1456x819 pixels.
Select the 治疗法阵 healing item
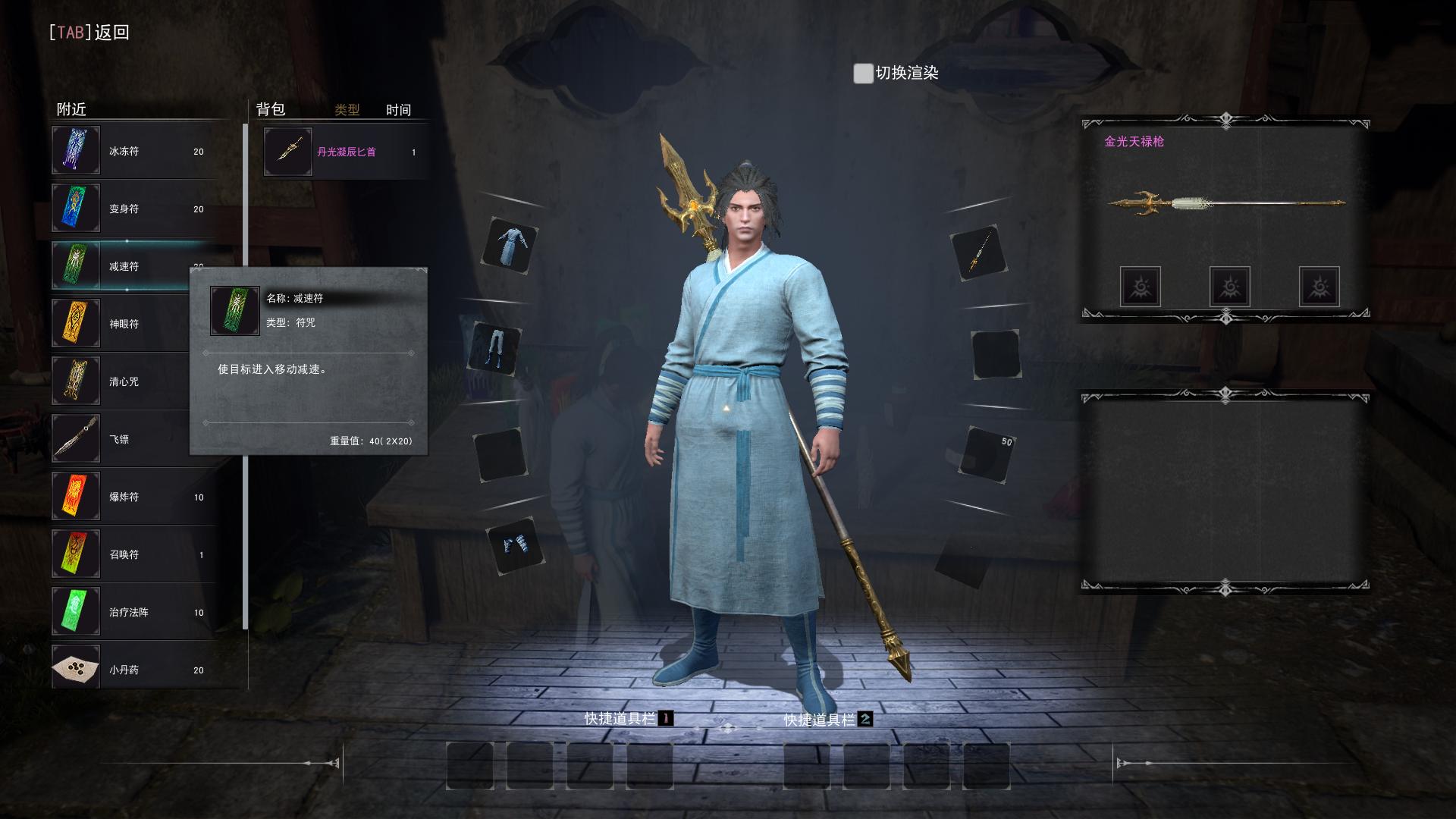[133, 612]
